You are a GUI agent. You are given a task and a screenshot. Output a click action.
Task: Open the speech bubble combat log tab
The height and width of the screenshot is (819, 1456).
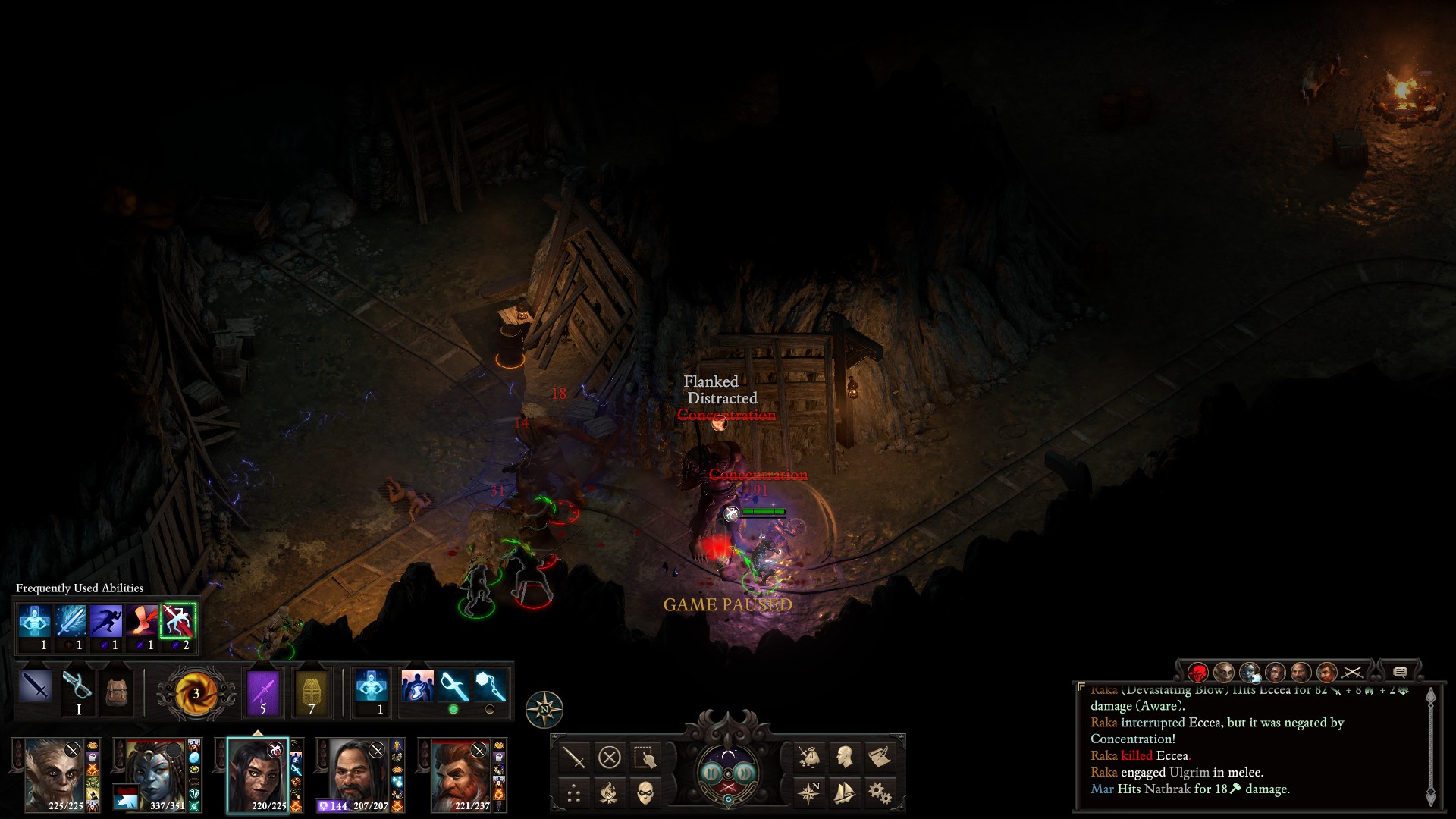[1400, 672]
